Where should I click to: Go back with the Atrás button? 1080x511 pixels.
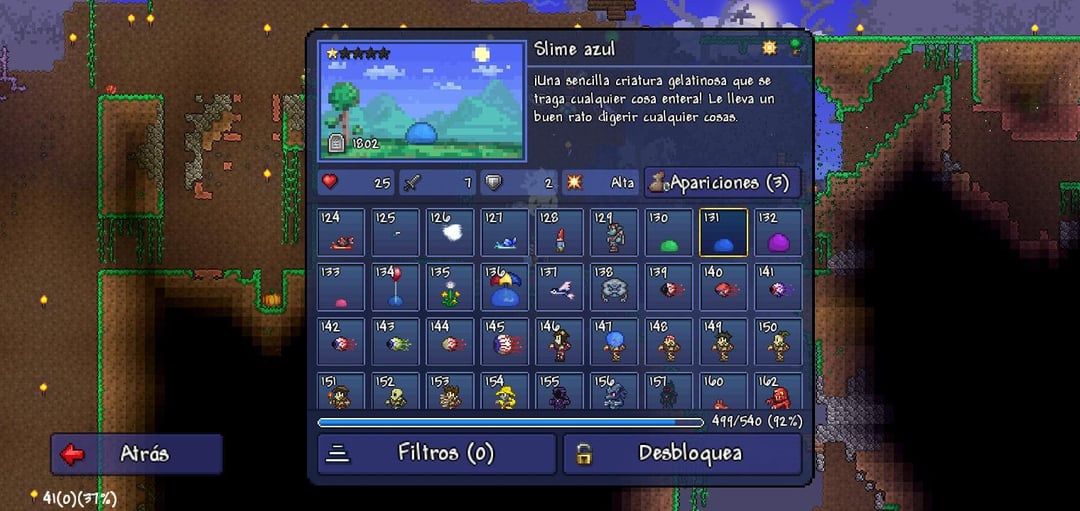[x=137, y=454]
